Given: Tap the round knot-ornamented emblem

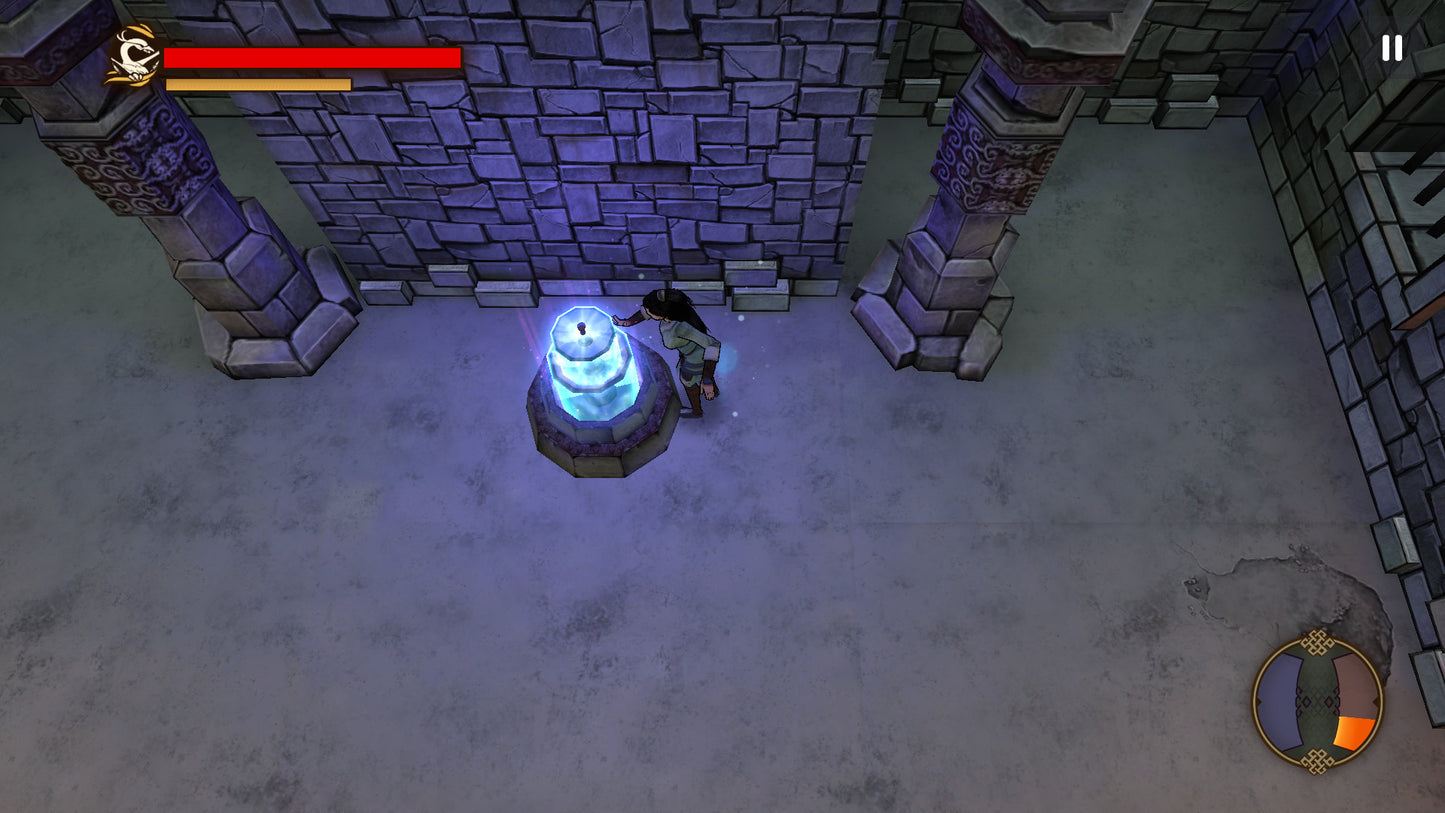Looking at the screenshot, I should 1317,702.
